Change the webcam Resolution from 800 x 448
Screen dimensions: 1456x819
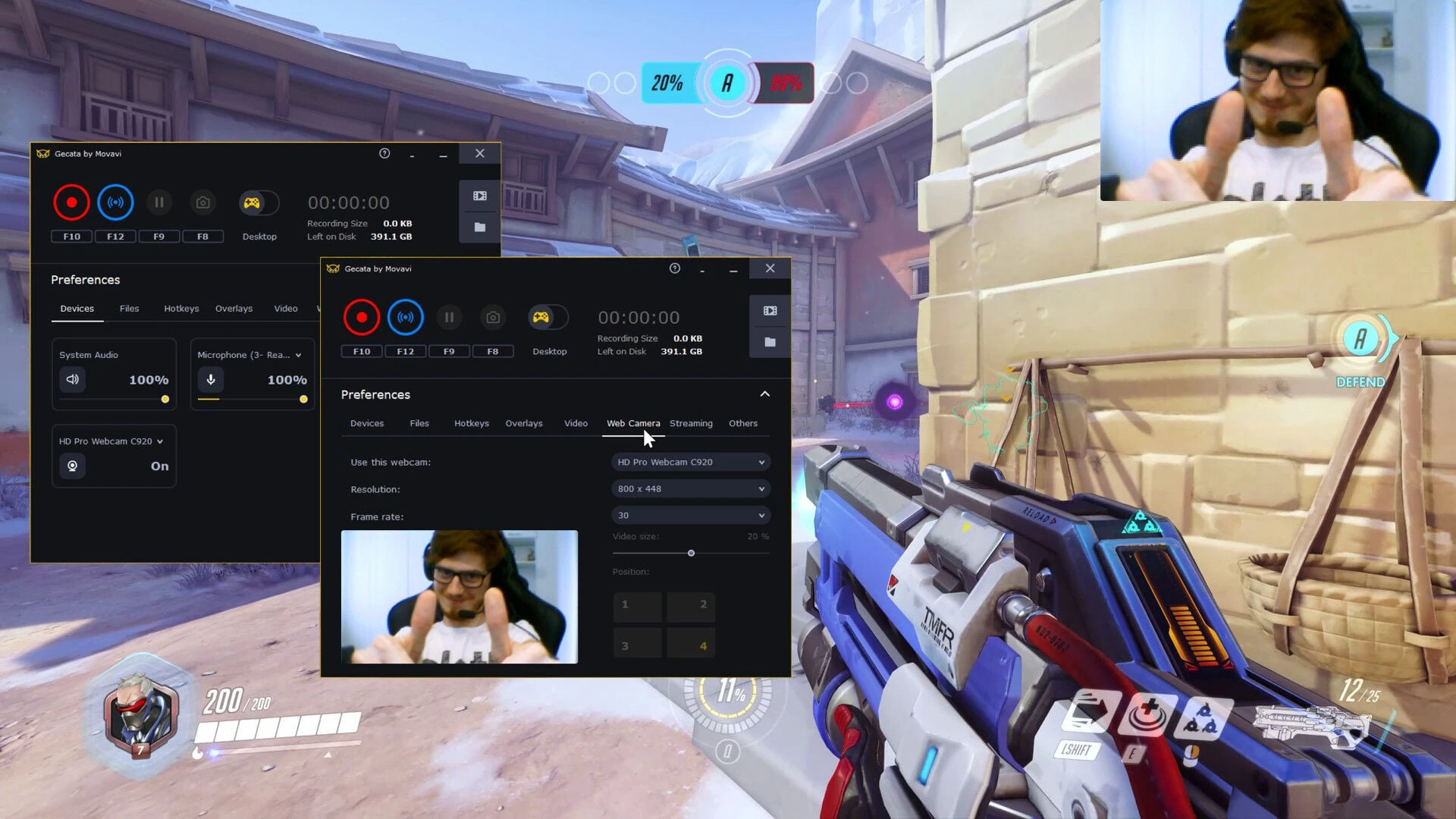[690, 488]
